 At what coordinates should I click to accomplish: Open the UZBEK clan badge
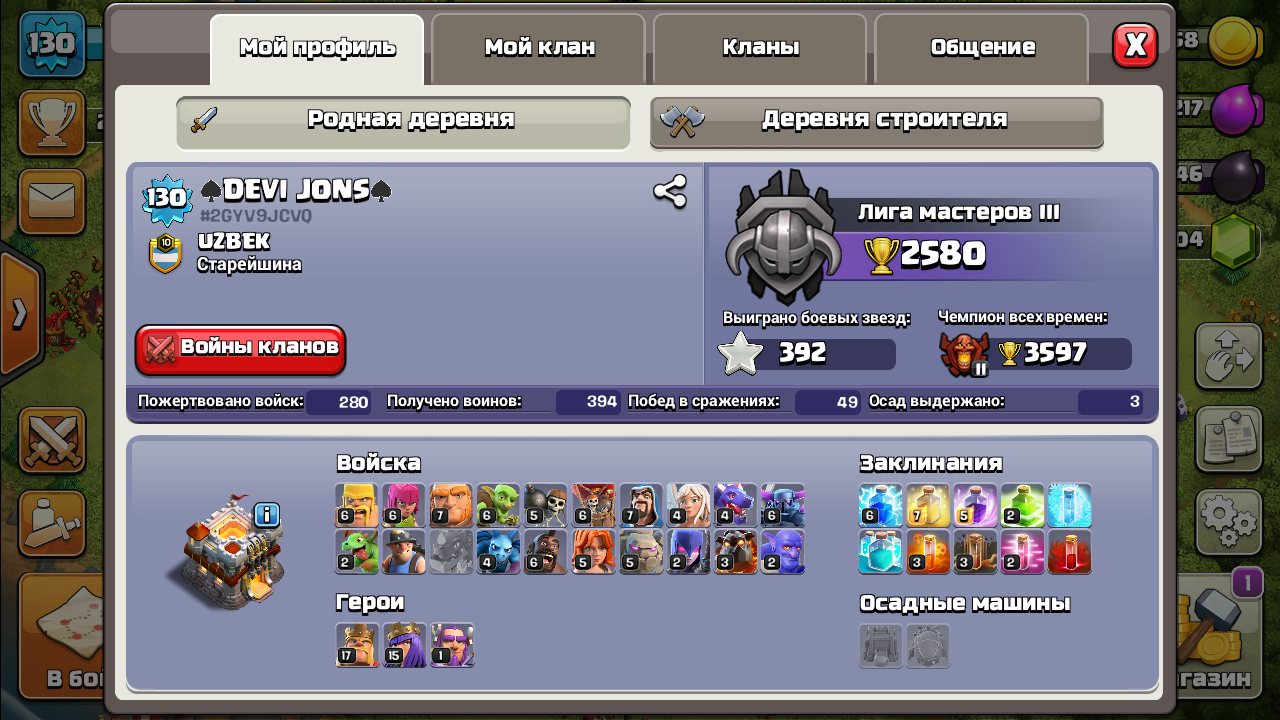pos(165,253)
